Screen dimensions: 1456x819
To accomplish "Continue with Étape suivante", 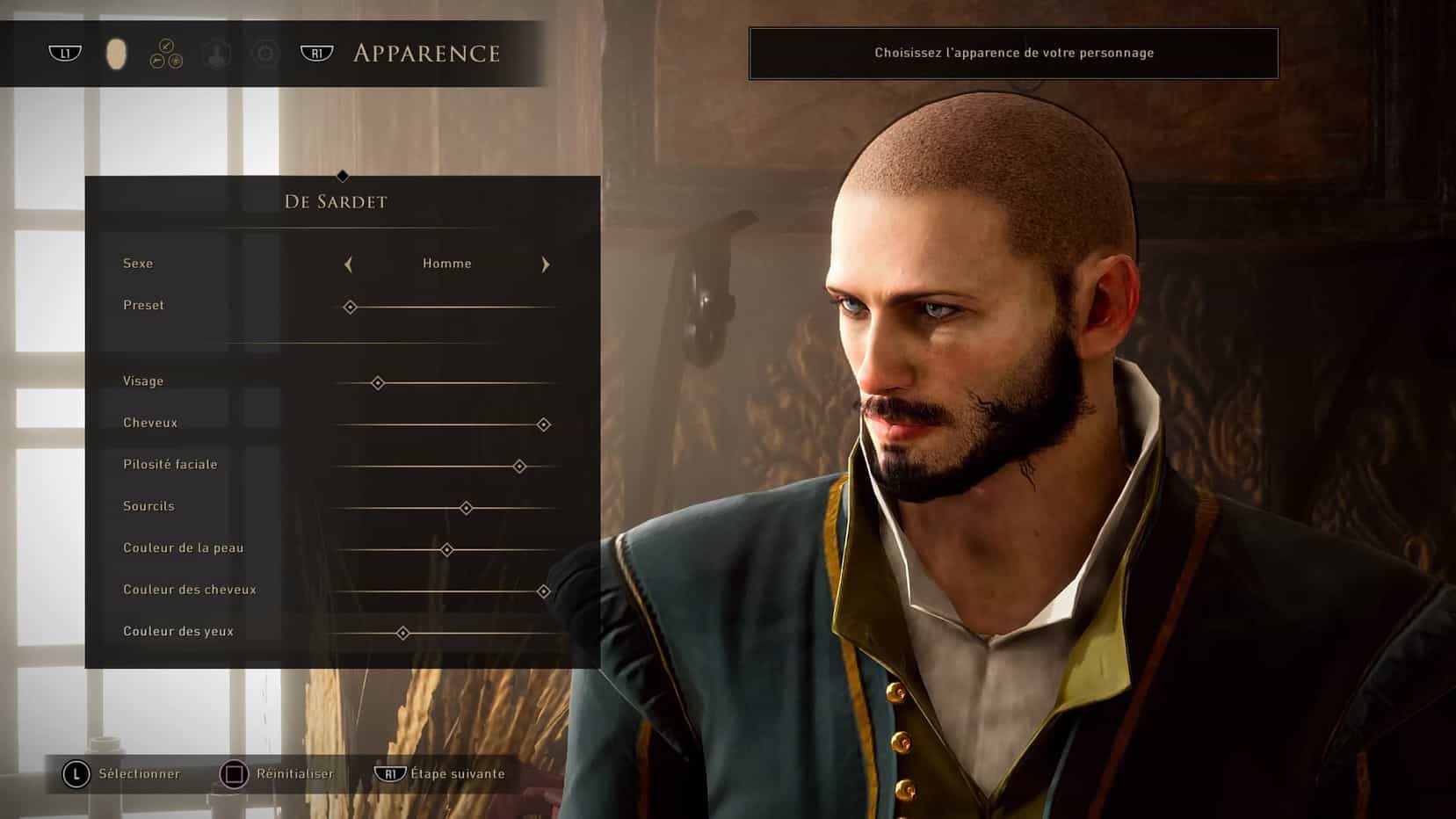I will coord(441,774).
